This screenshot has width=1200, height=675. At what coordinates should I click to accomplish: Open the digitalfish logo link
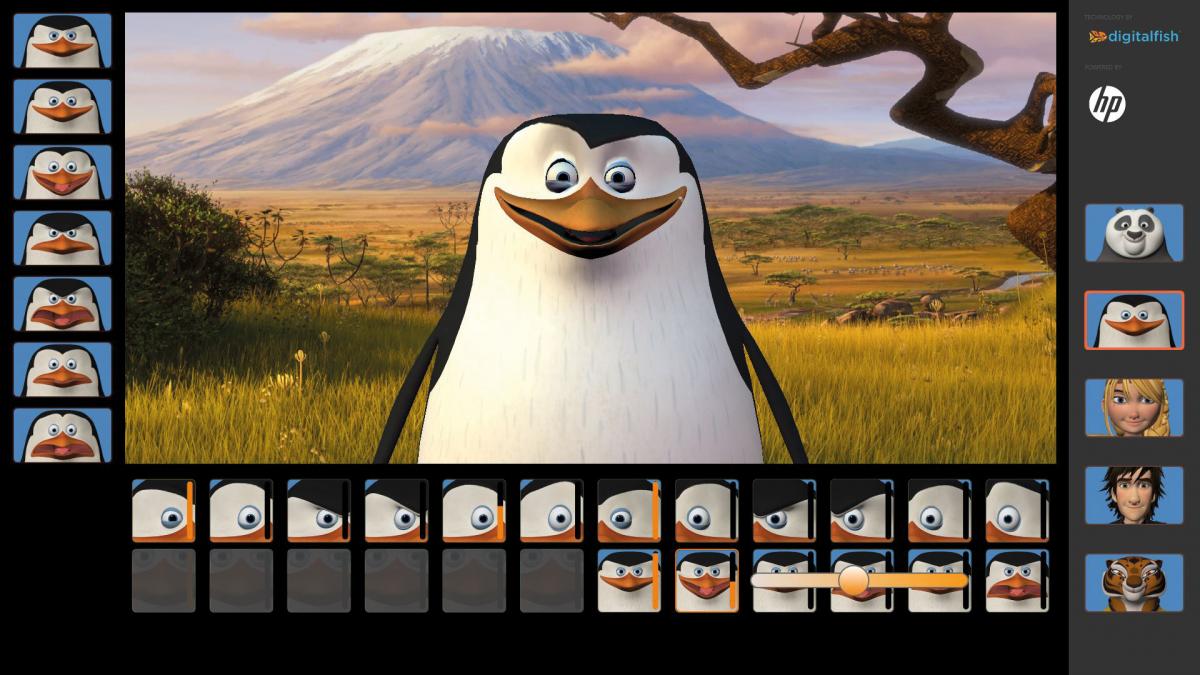click(x=1134, y=37)
